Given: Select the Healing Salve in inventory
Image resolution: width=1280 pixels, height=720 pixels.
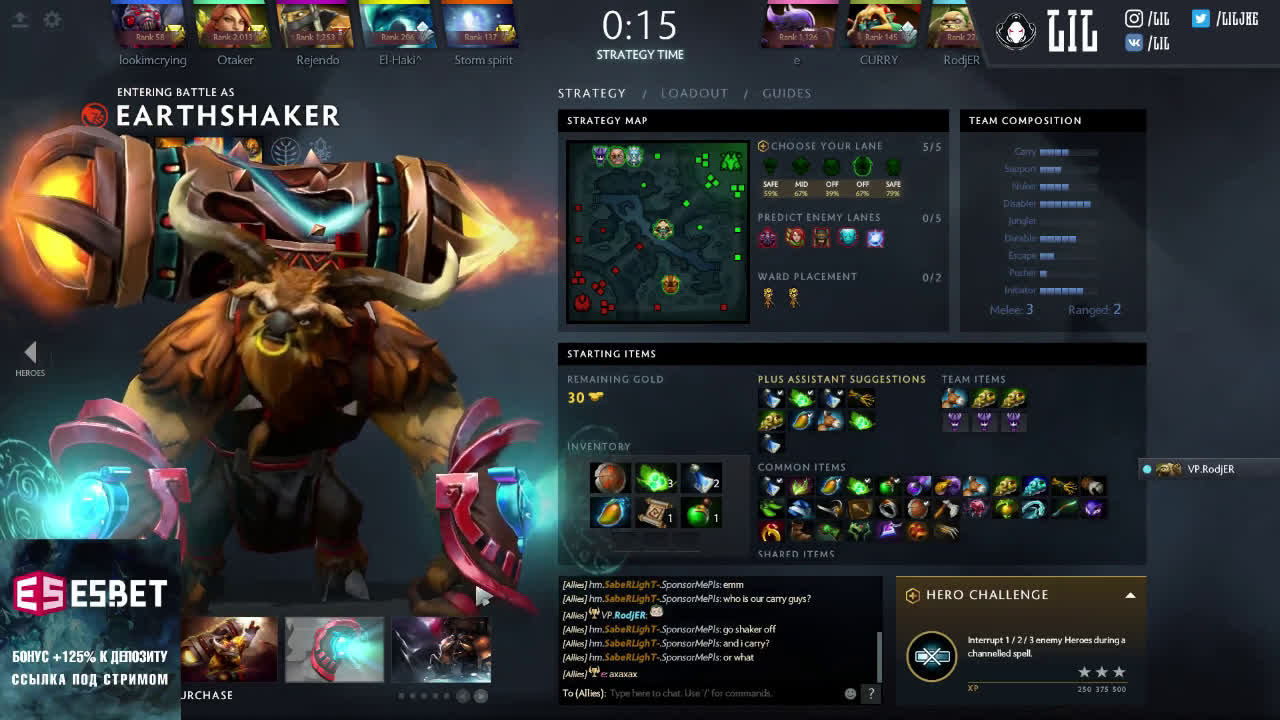Looking at the screenshot, I should point(701,512).
